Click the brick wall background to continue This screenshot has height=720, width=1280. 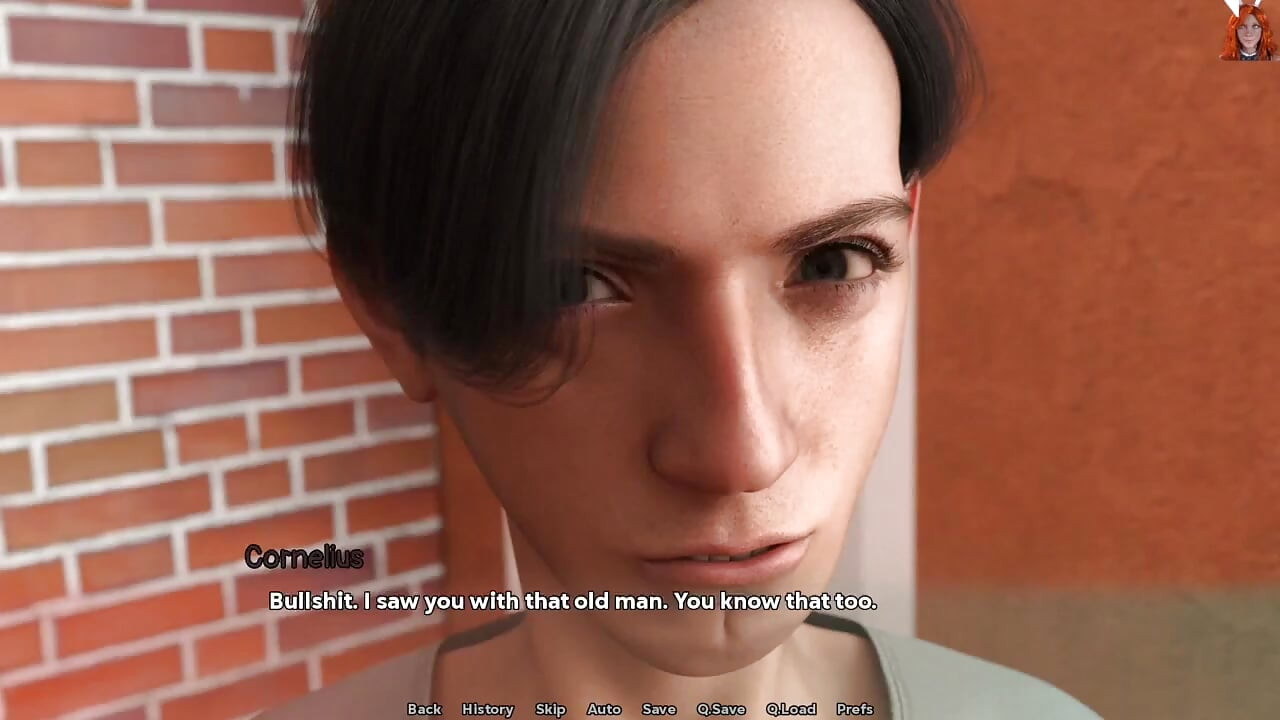[x=130, y=300]
